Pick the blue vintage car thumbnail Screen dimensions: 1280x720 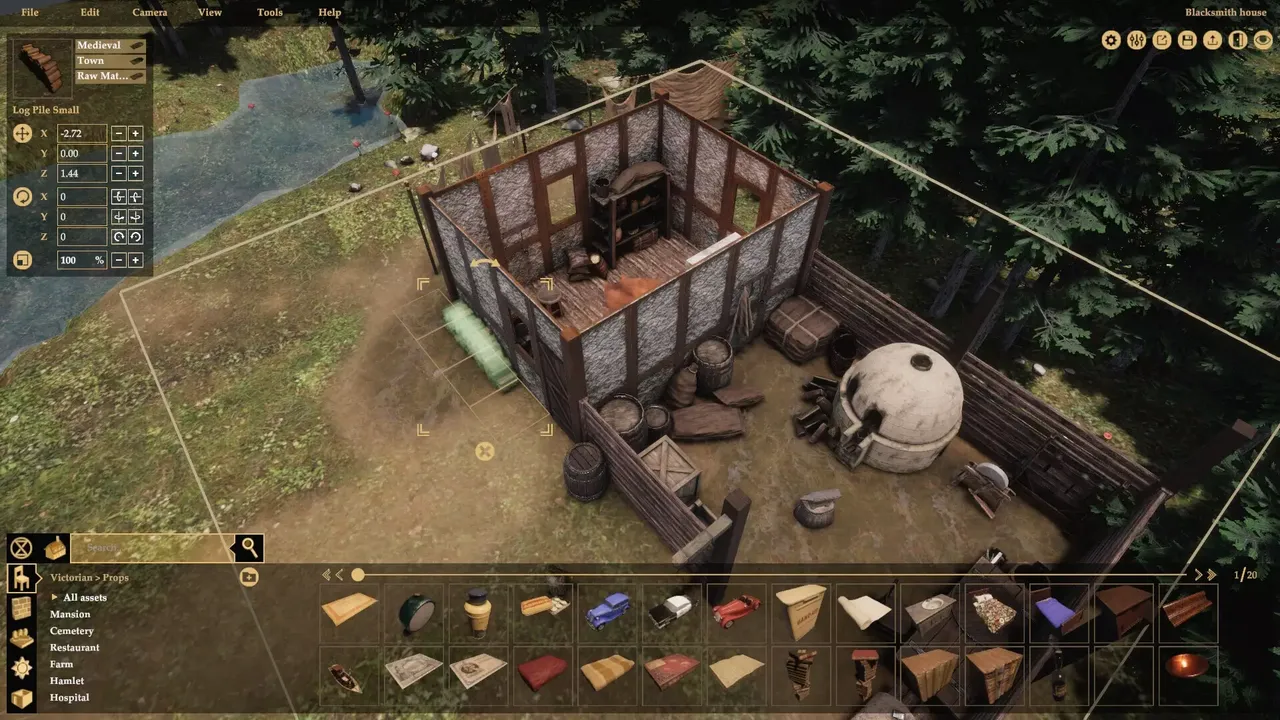pos(607,609)
